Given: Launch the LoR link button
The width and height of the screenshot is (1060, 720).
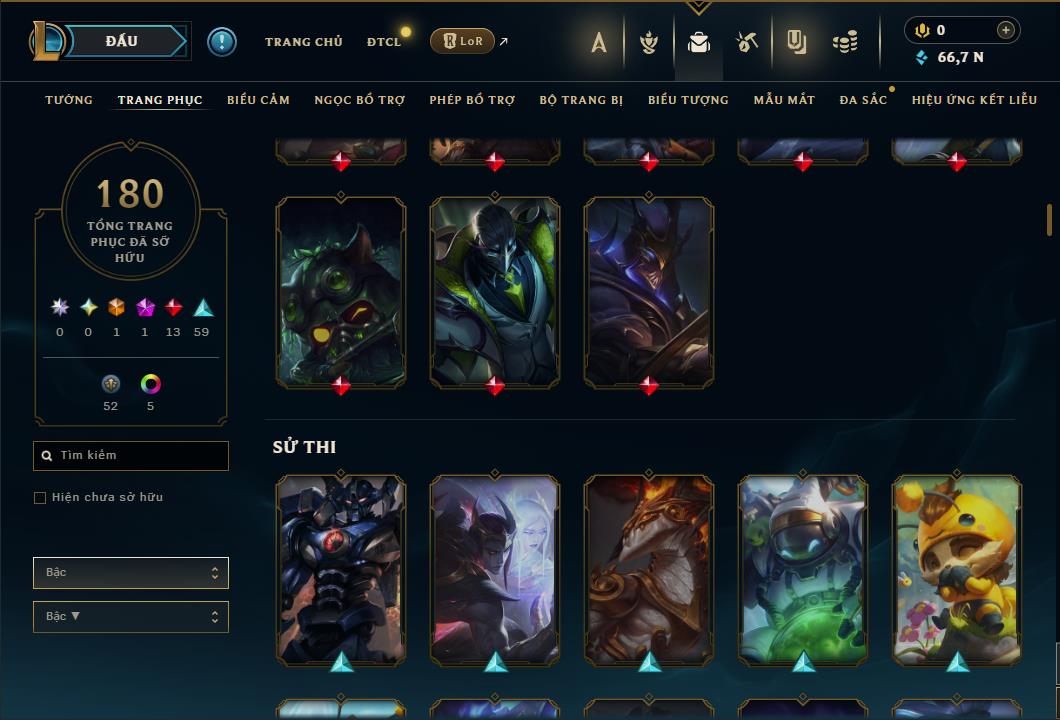Looking at the screenshot, I should [x=462, y=41].
